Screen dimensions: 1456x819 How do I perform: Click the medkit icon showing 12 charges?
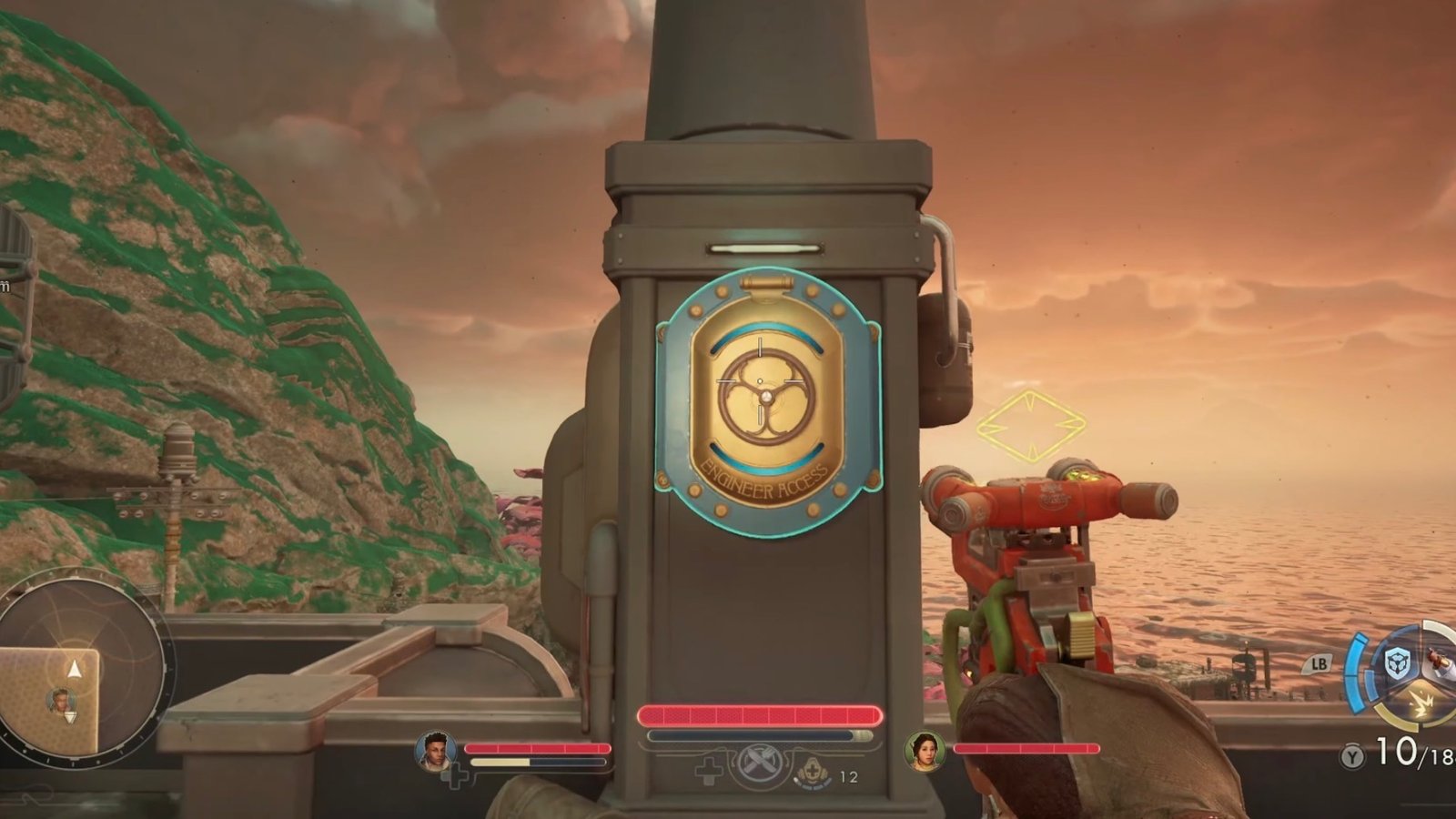pos(813,772)
